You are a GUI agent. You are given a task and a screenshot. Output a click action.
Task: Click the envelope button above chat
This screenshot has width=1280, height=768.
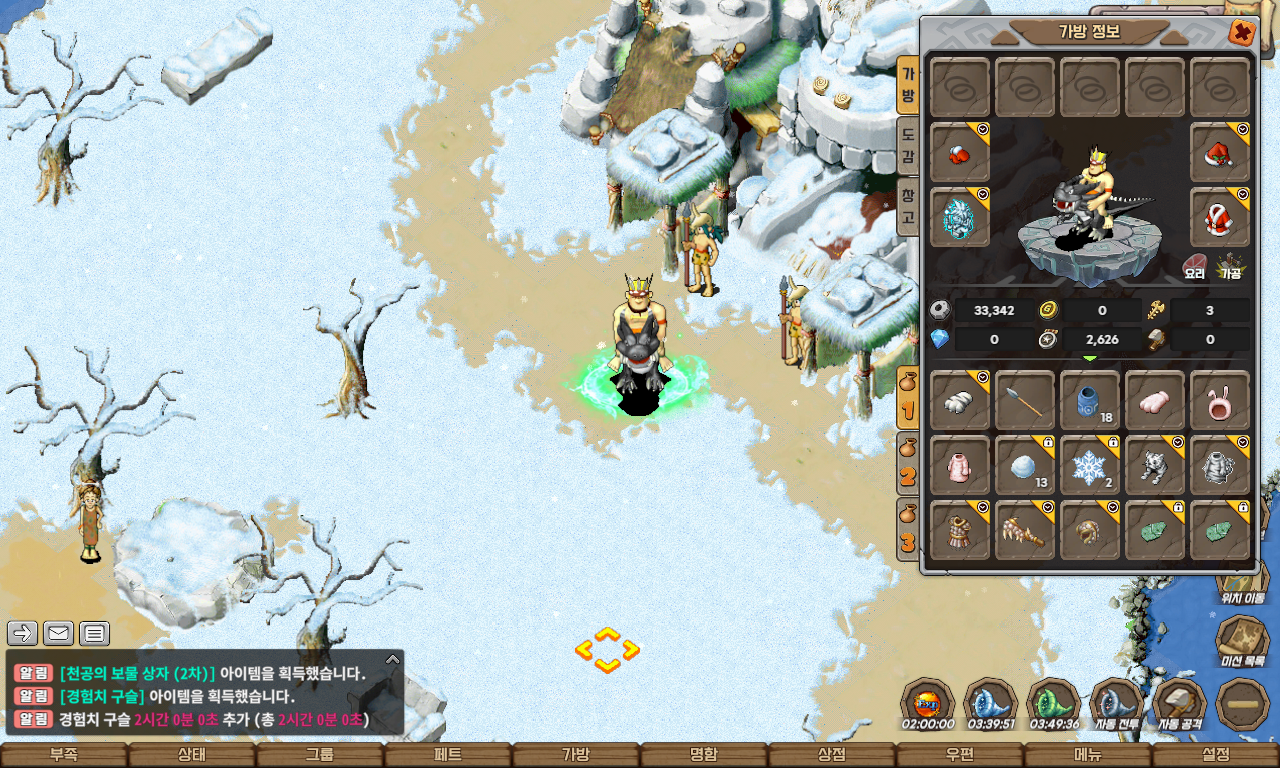click(59, 633)
